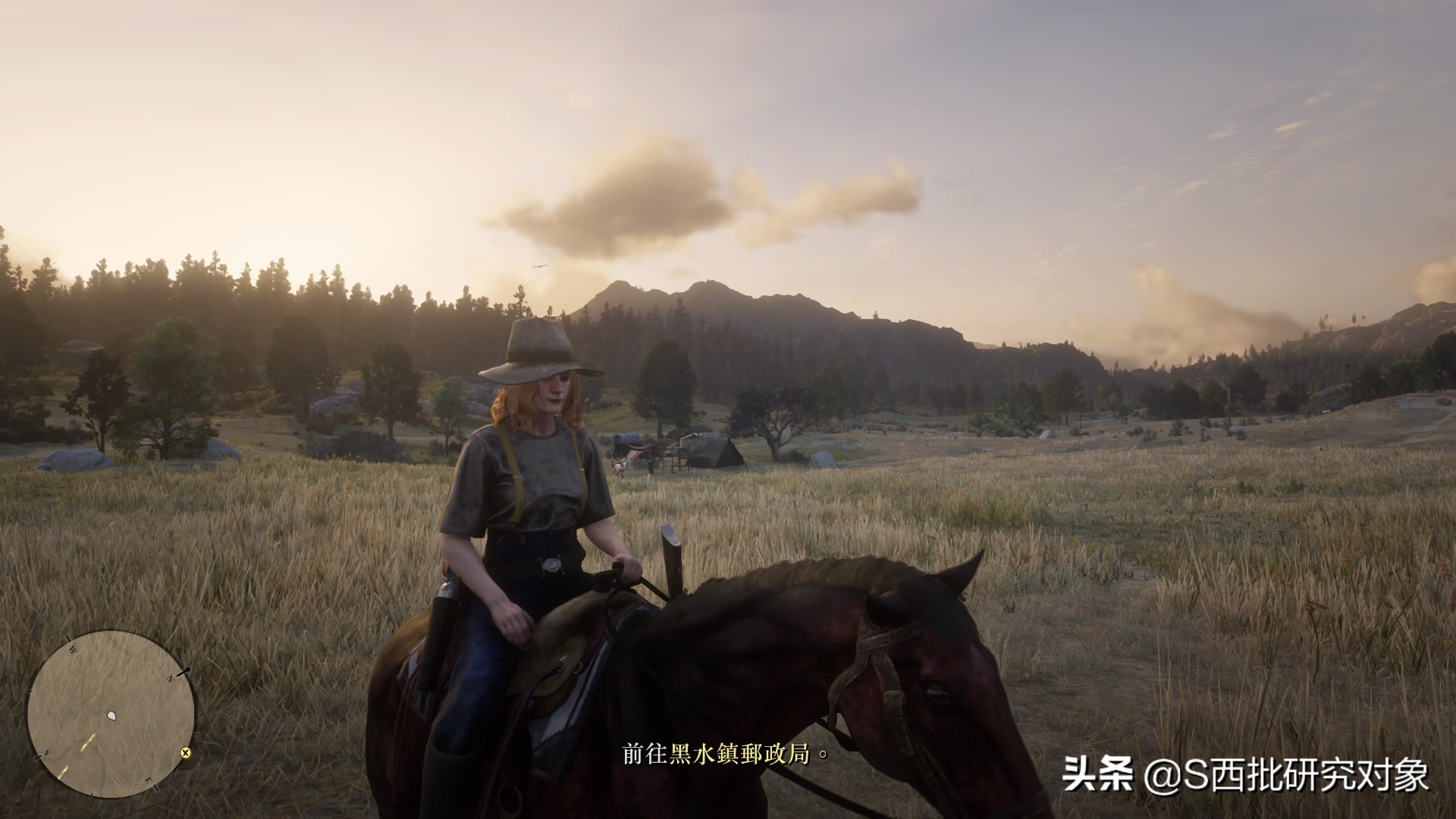Select the white player arrow in the minimap
This screenshot has height=819, width=1456.
pyautogui.click(x=111, y=715)
